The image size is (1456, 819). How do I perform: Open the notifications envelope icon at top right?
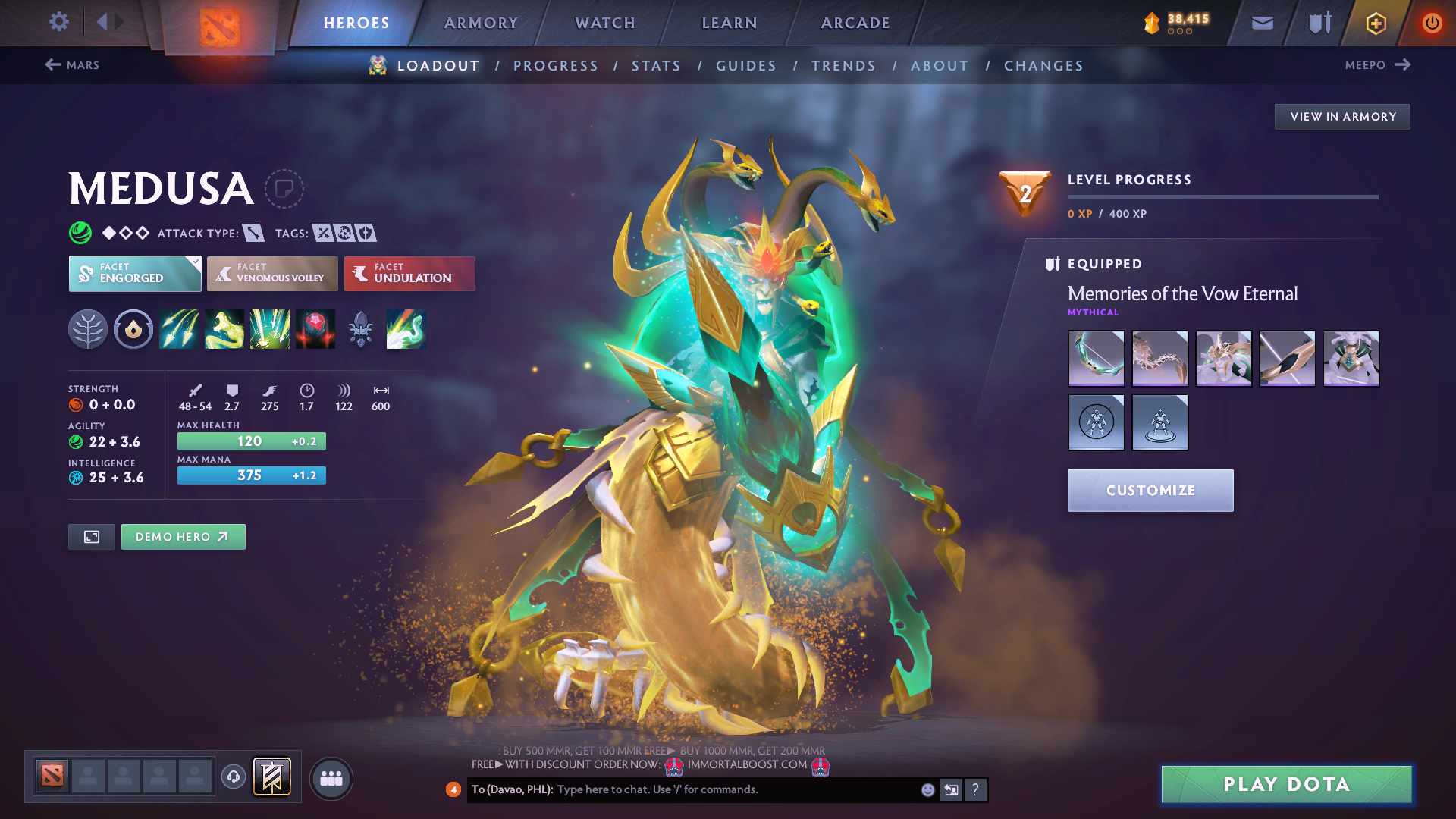(1261, 23)
